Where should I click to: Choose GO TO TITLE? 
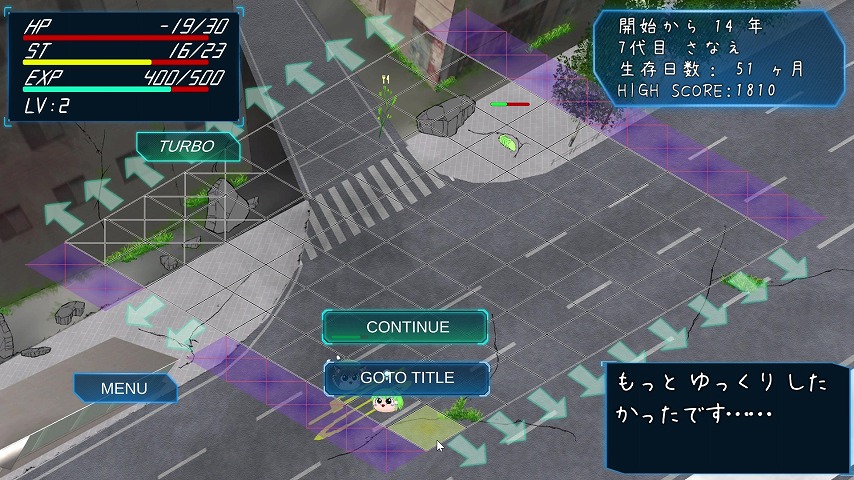tap(406, 378)
